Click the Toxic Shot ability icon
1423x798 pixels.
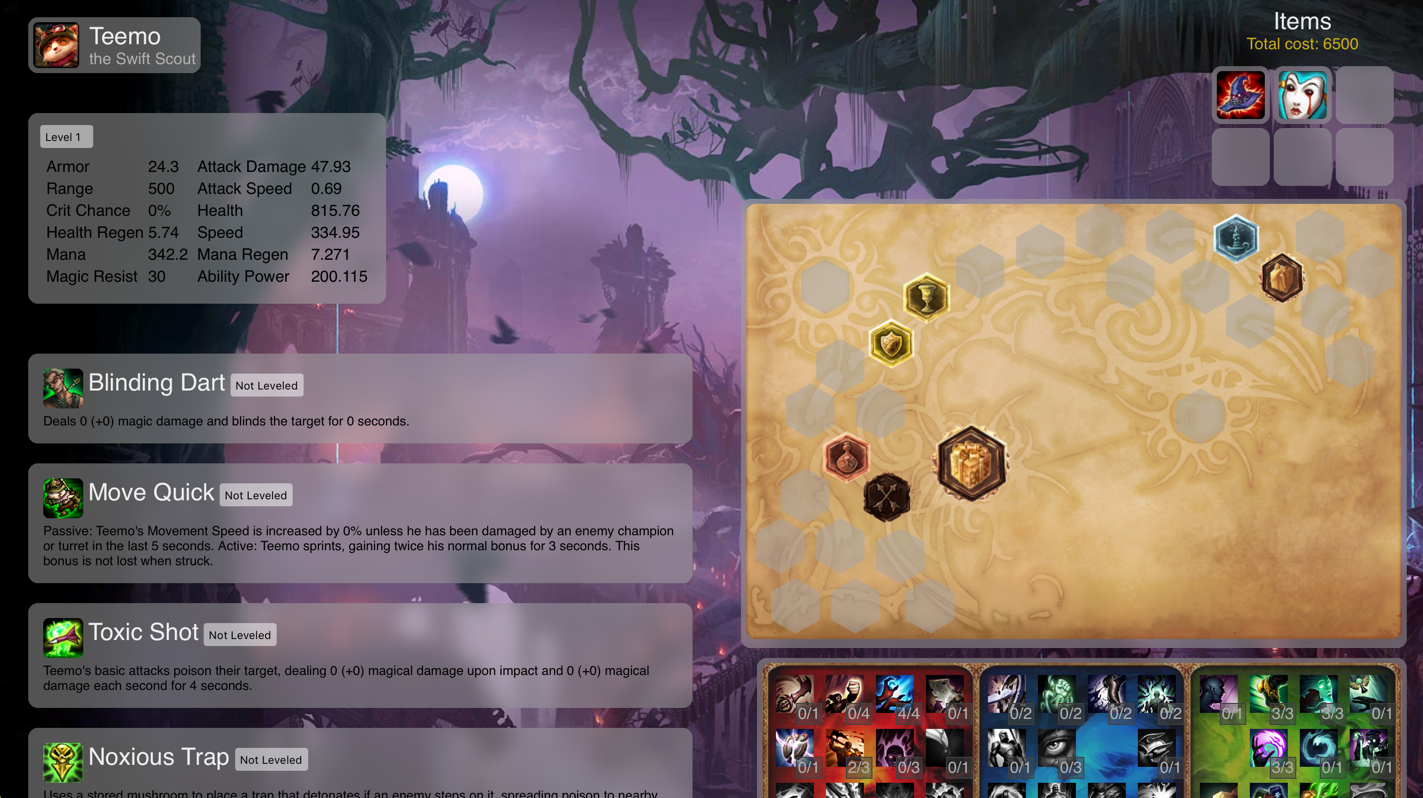(62, 637)
